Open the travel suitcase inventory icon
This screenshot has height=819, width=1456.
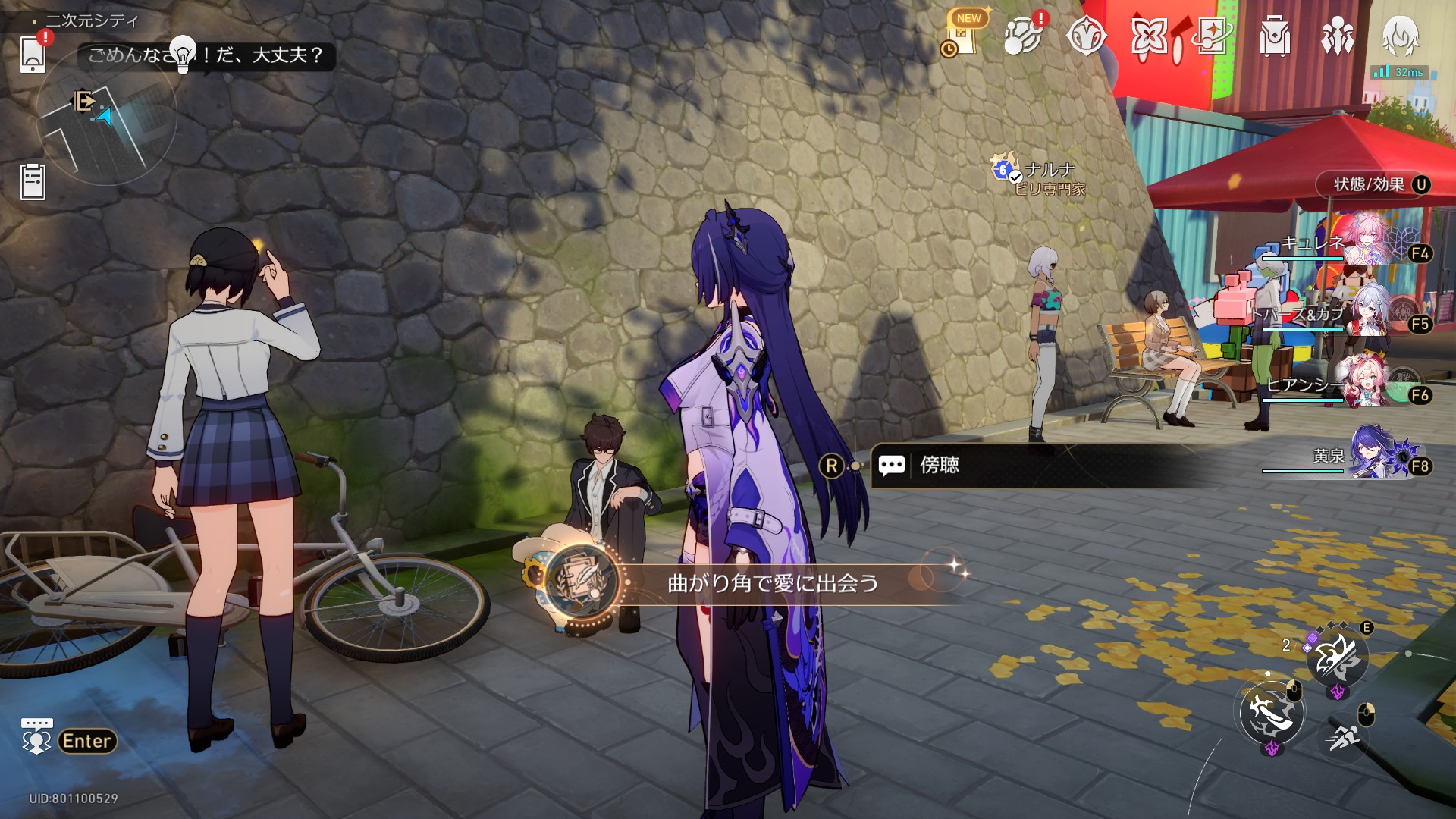coord(1274,36)
